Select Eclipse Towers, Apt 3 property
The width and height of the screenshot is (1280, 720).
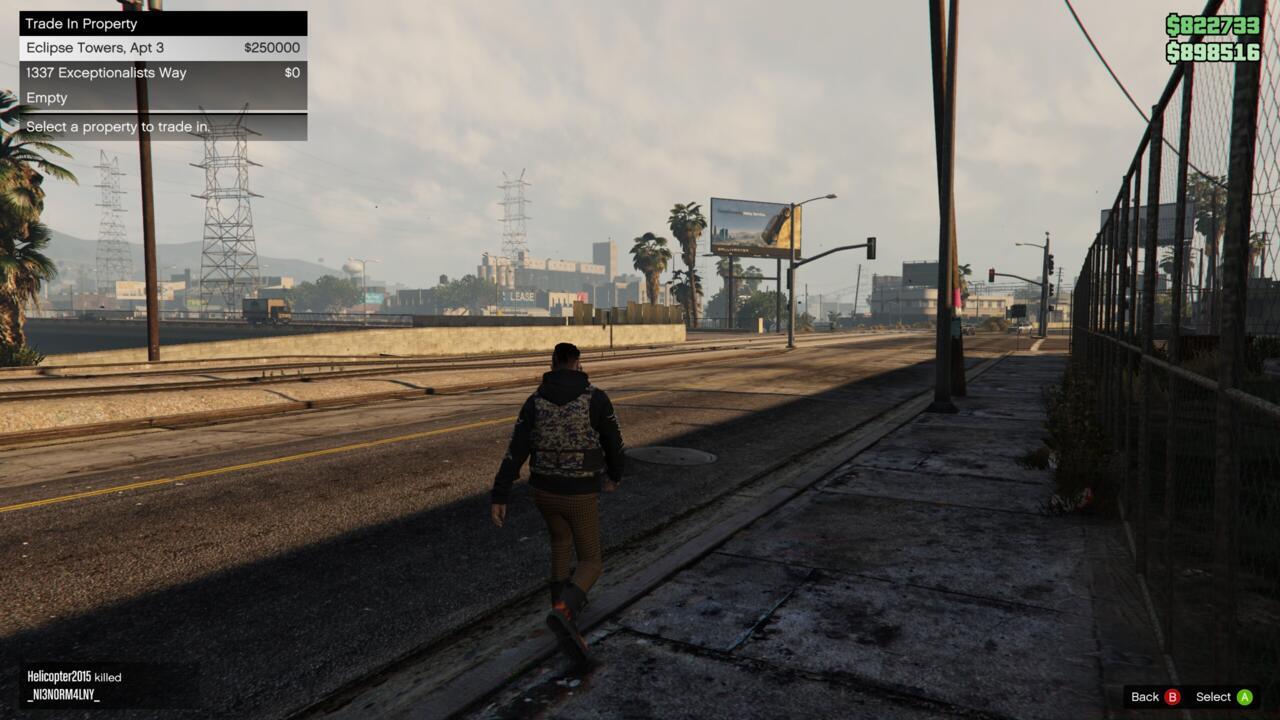(162, 48)
